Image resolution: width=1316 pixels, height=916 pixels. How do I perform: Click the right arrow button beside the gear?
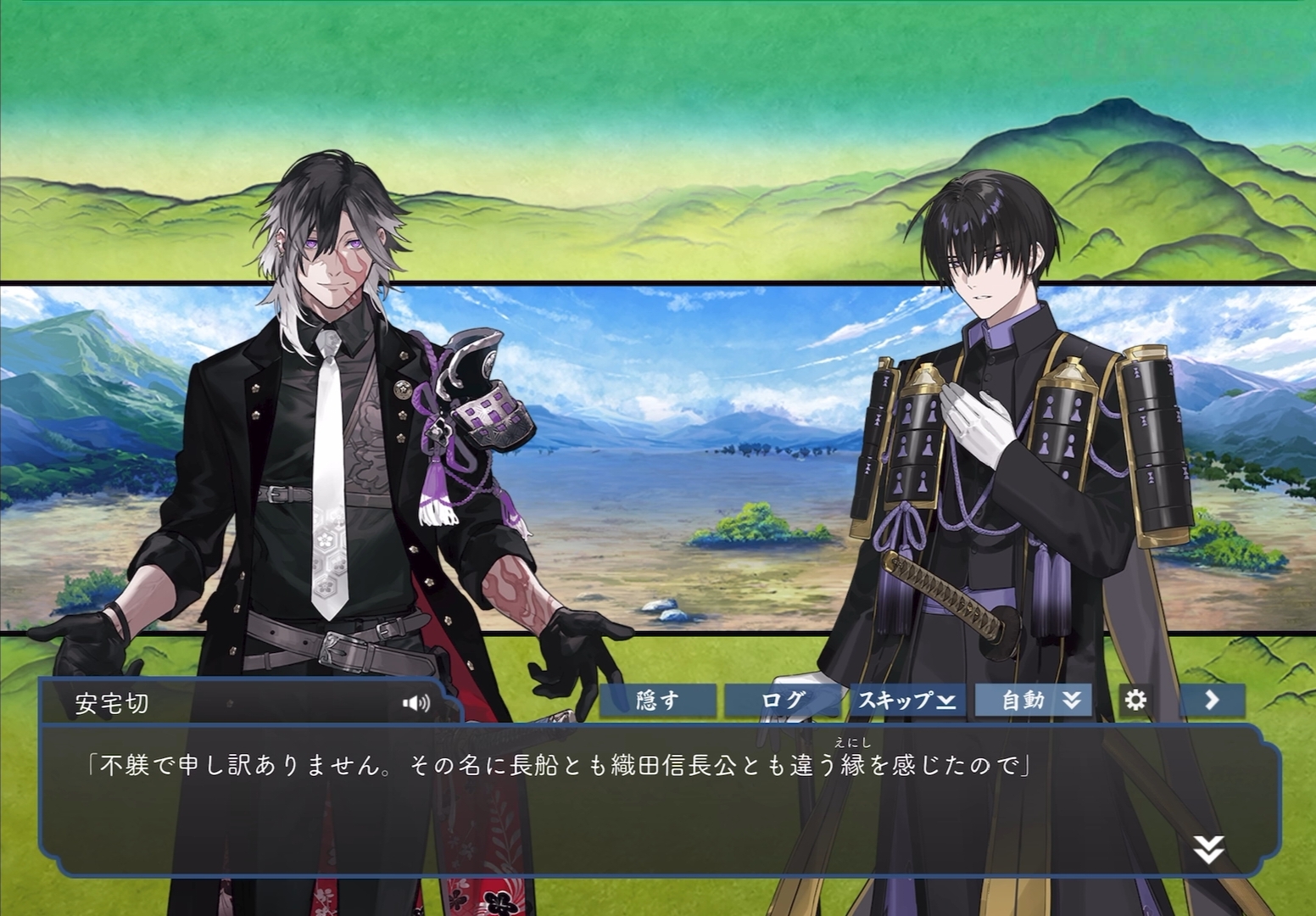[x=1212, y=701]
